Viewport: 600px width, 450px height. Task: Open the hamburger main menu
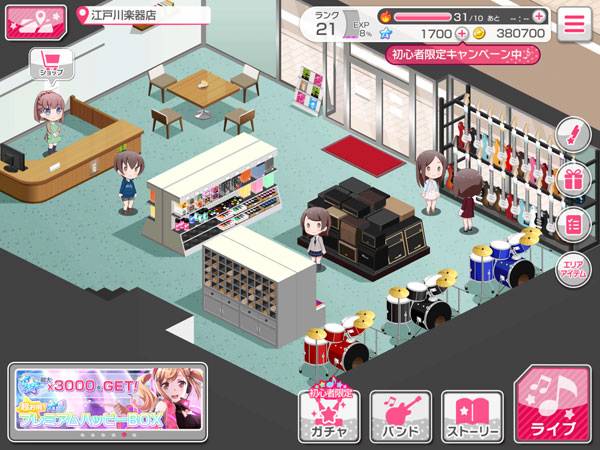pyautogui.click(x=574, y=25)
